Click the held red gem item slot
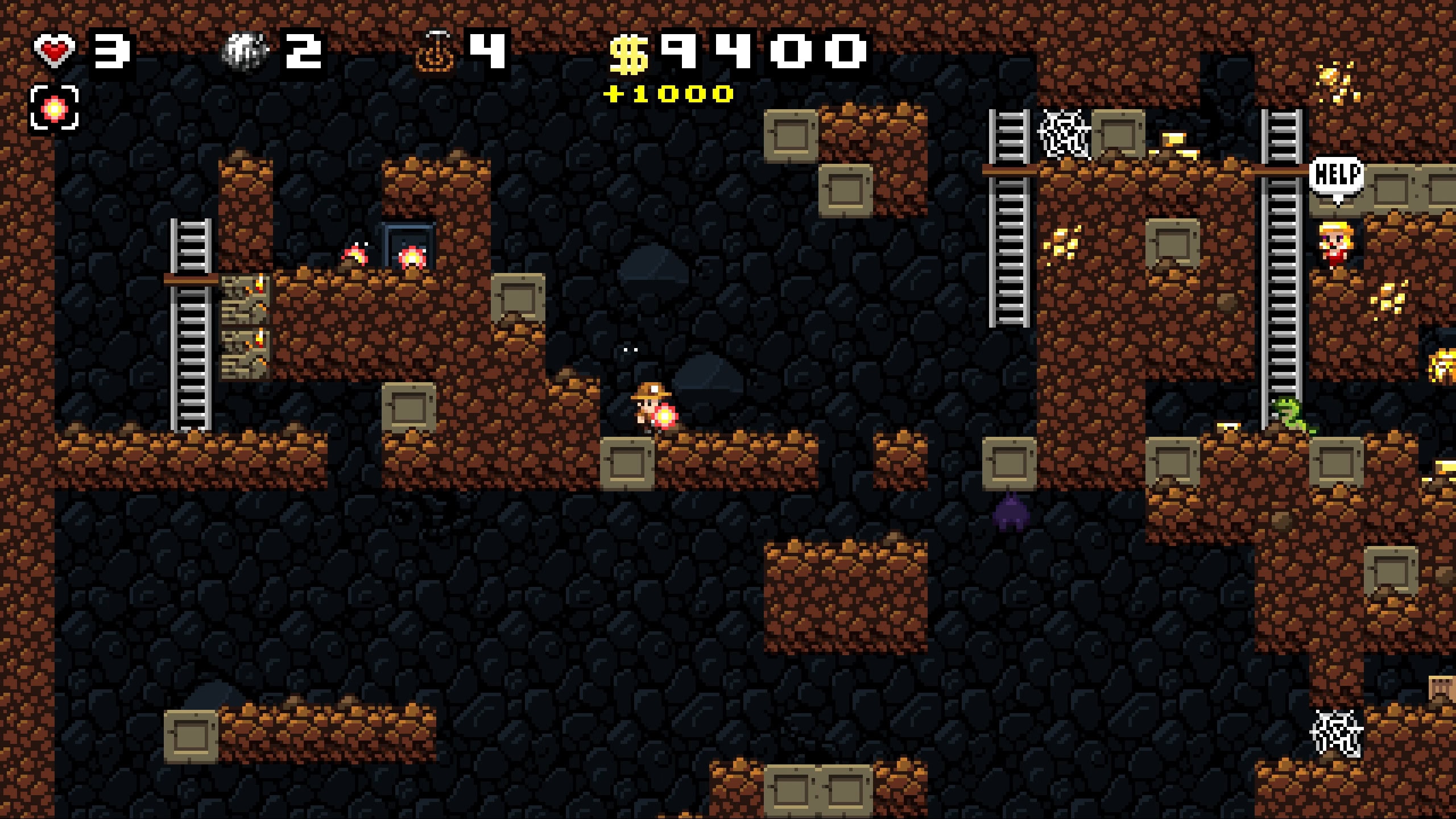 point(54,108)
